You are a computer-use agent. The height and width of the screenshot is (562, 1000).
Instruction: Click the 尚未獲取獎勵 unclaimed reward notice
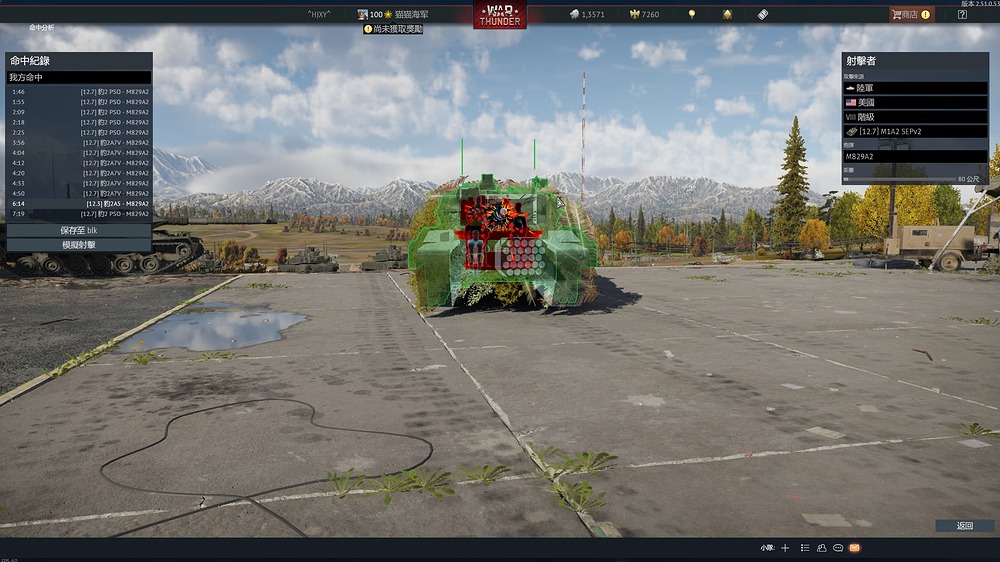tap(393, 29)
